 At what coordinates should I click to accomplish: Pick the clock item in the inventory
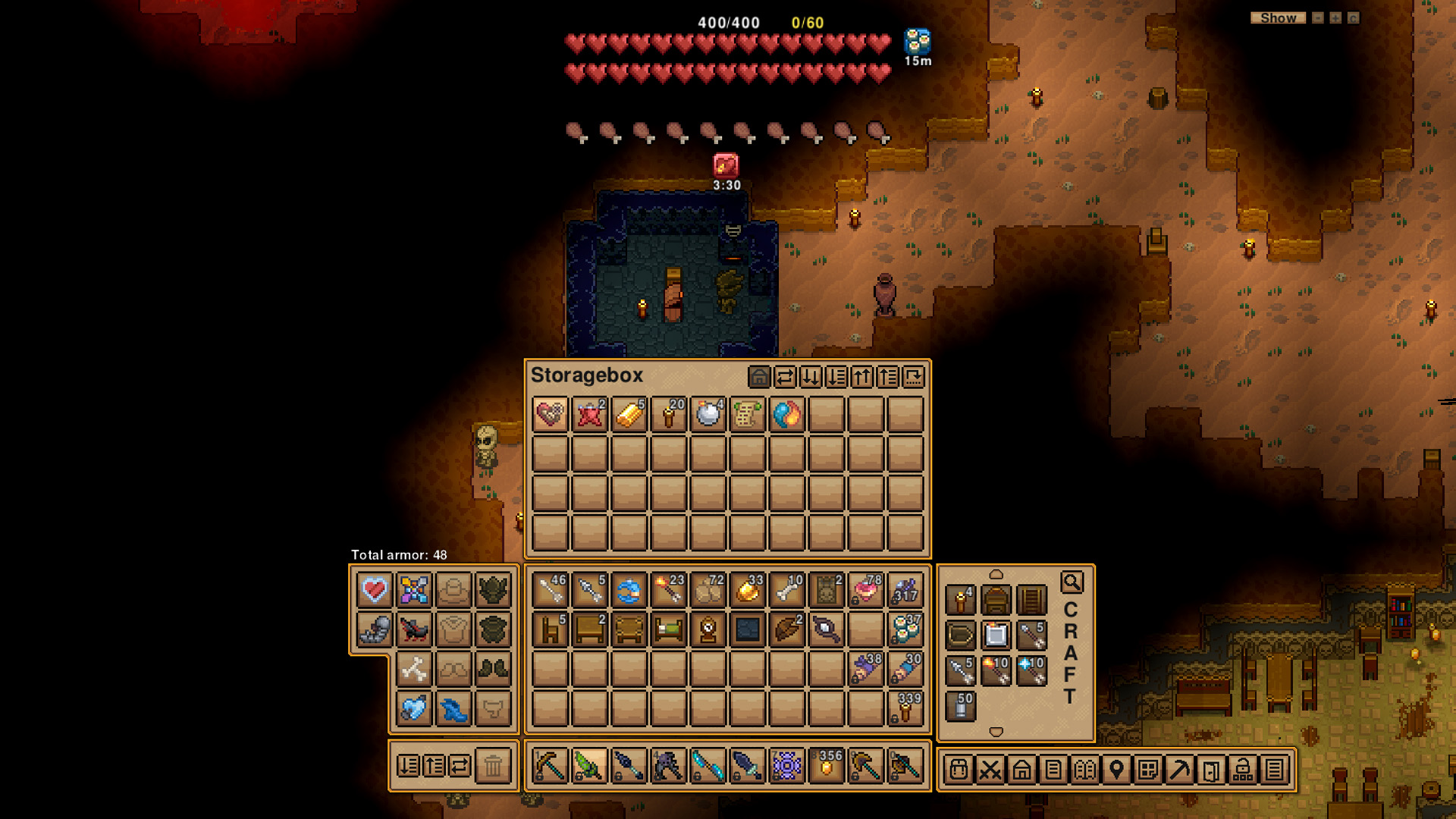[708, 629]
